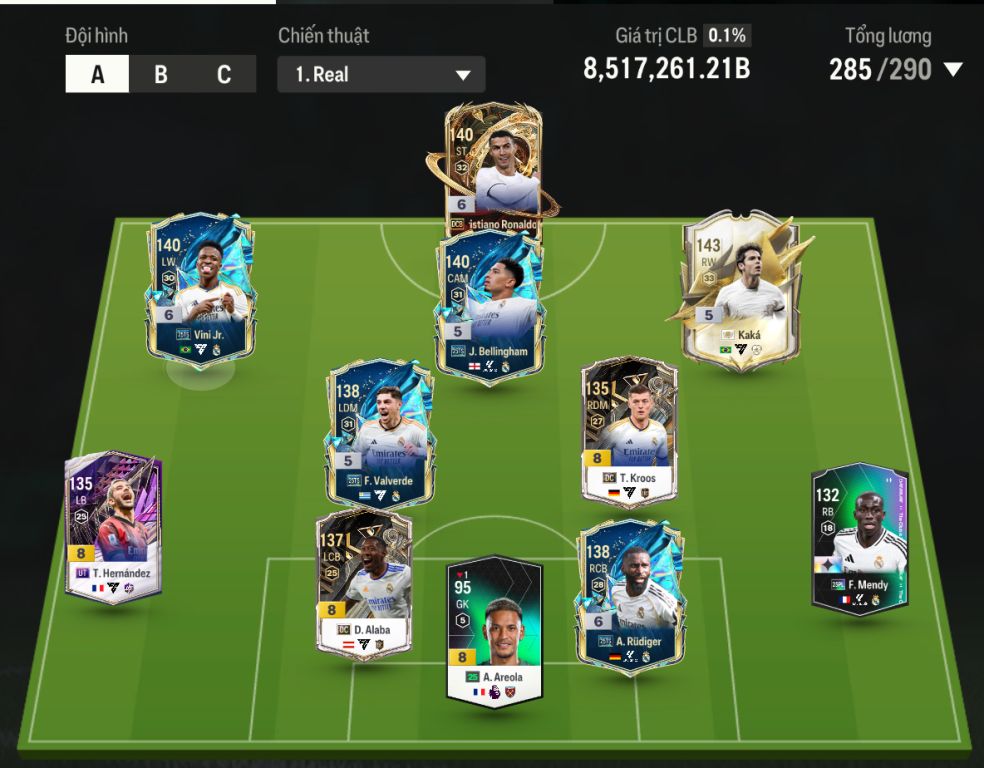Pick the D. Alaba centre back card
Viewport: 984px width, 768px height.
tap(364, 582)
